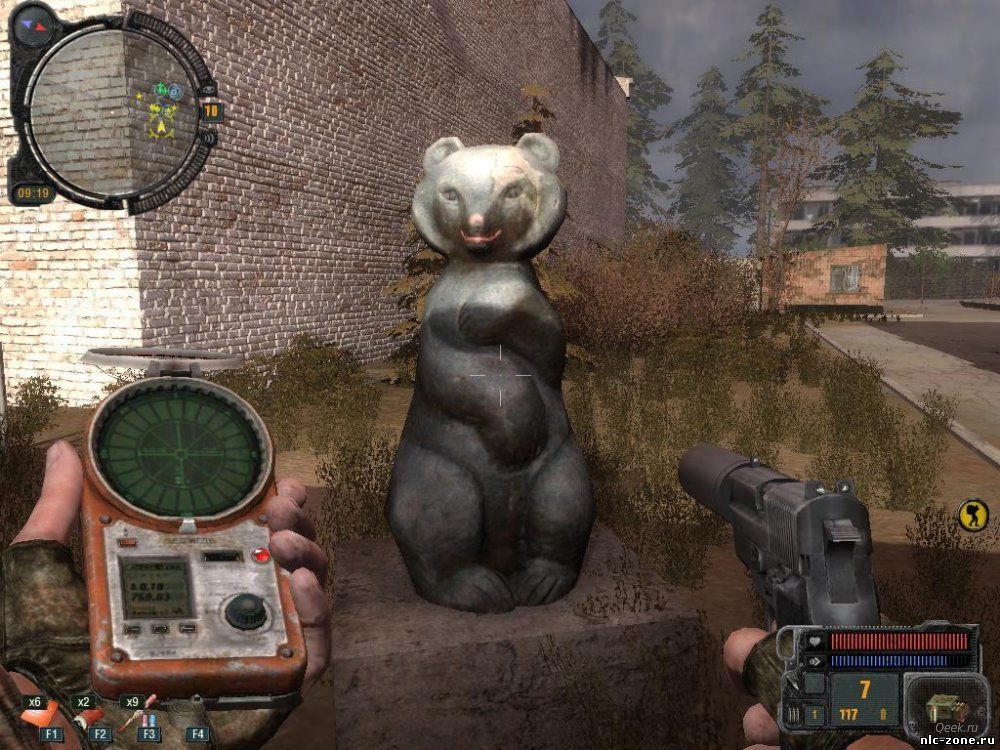Click the fire mode bullets icon
Image resolution: width=1000 pixels, height=750 pixels.
(792, 714)
